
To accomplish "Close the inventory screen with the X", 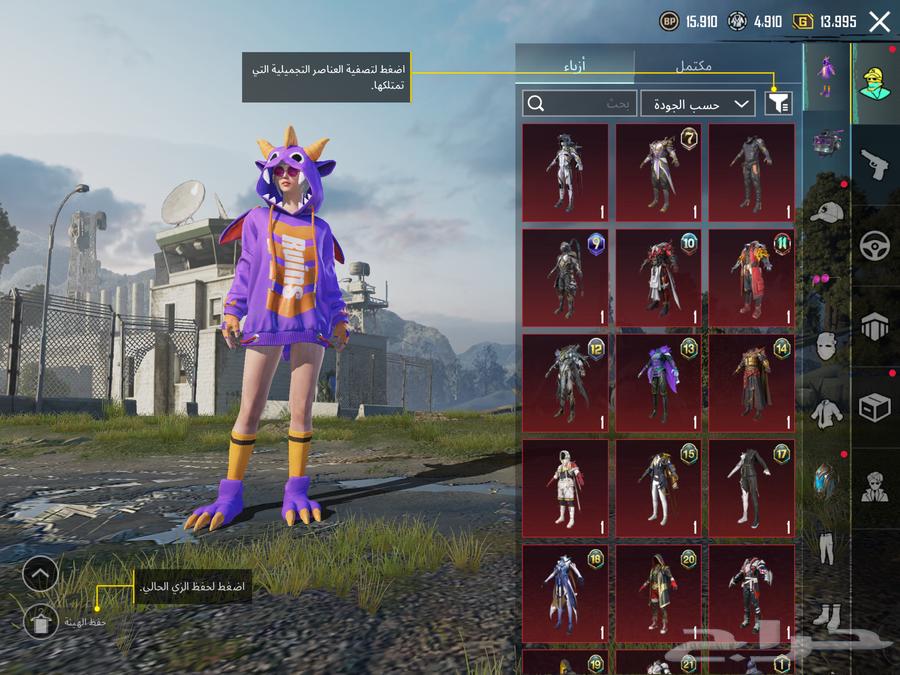I will click(x=879, y=21).
